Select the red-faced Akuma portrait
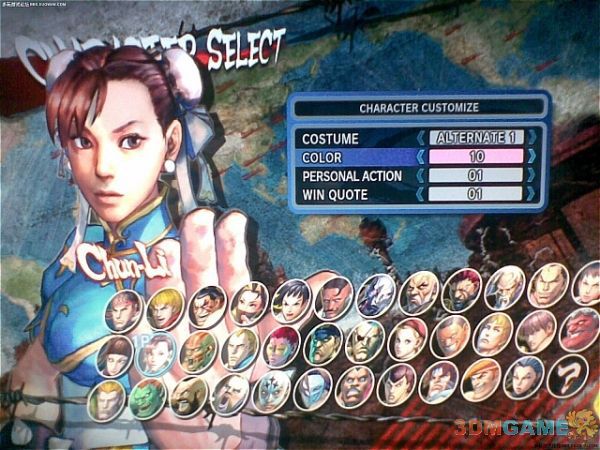Viewport: 600px width, 450px height. point(578,330)
